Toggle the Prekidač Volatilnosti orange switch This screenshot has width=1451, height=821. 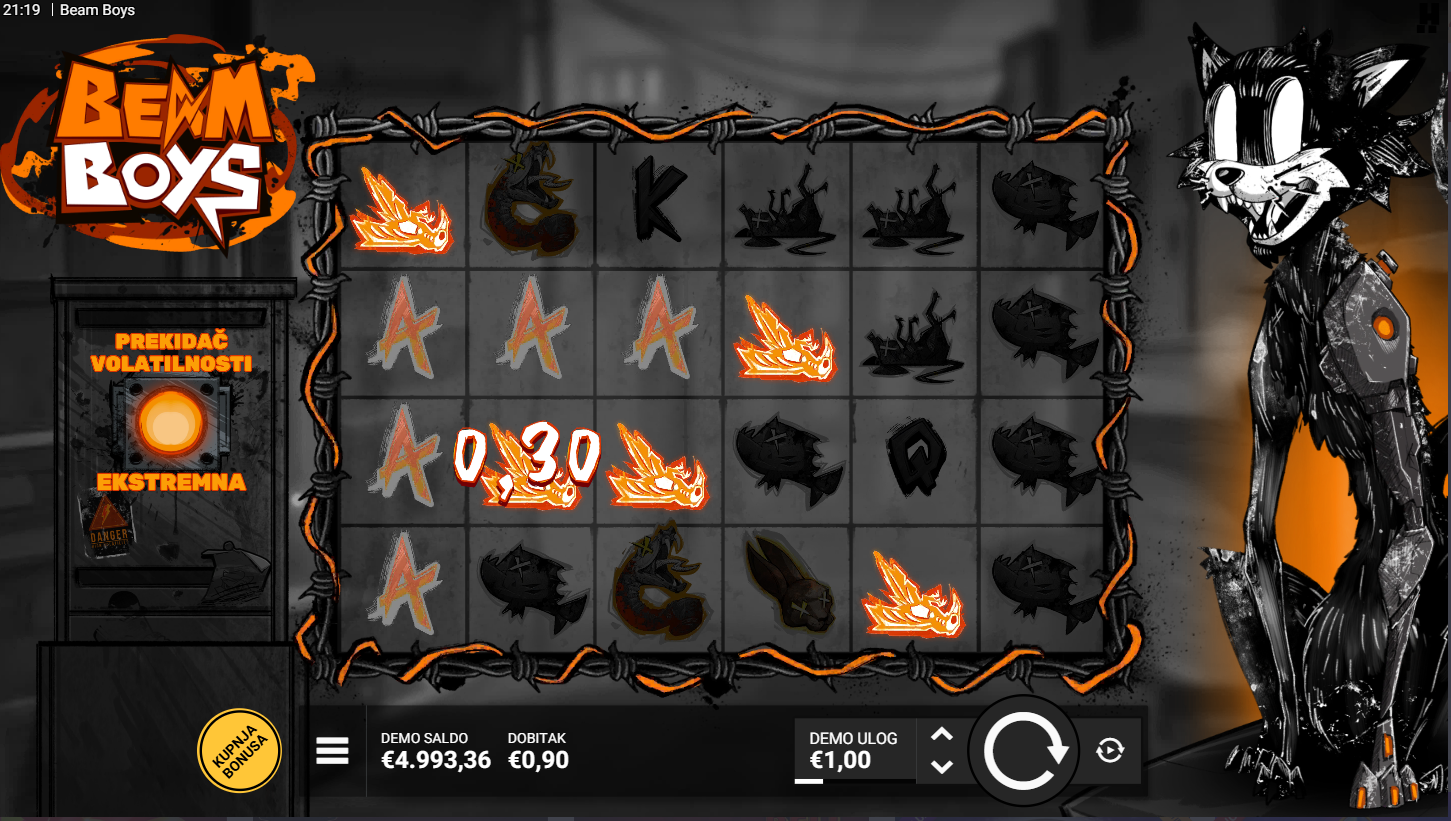pyautogui.click(x=168, y=421)
